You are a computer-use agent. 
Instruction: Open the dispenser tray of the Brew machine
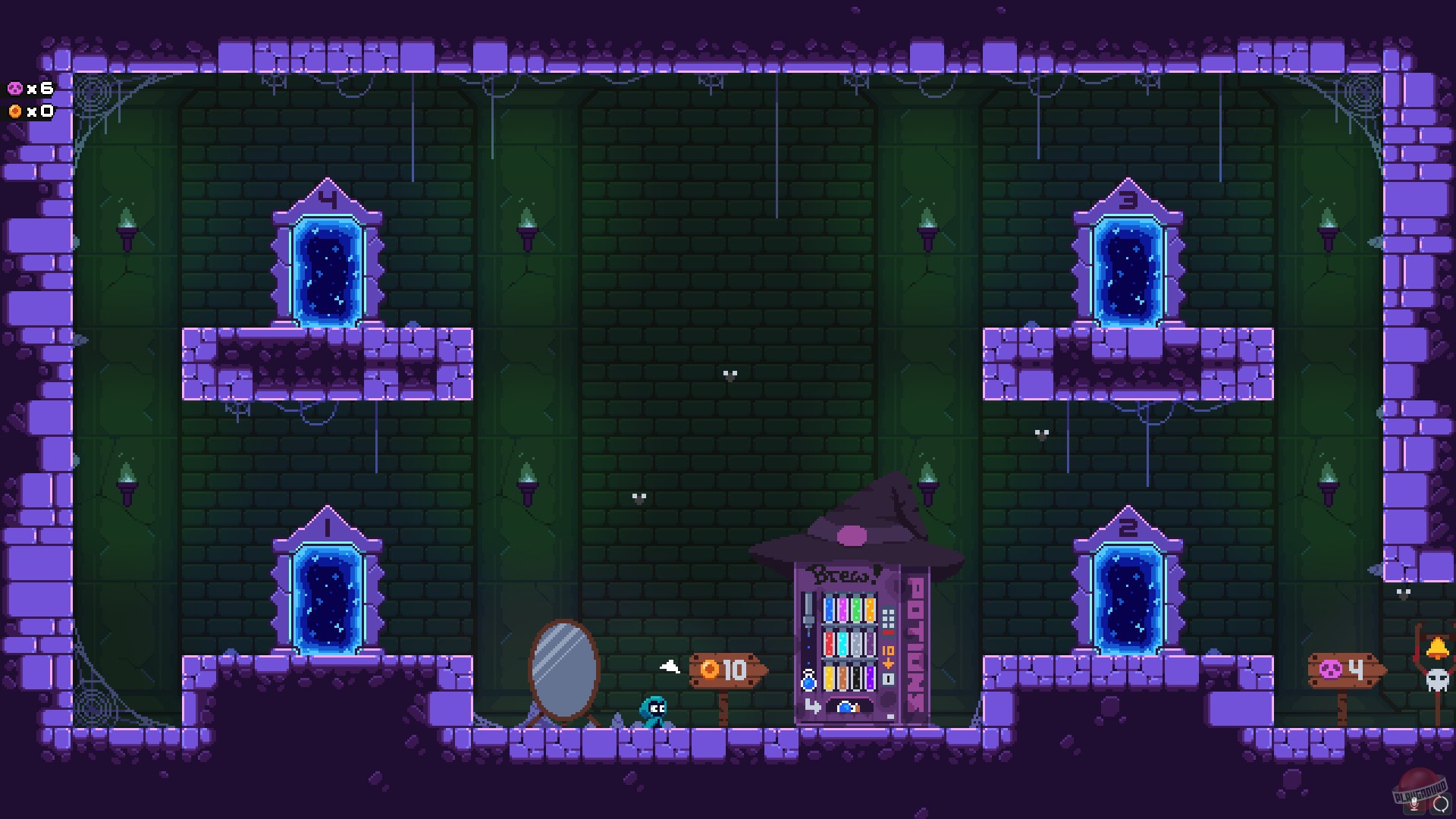pos(849,708)
